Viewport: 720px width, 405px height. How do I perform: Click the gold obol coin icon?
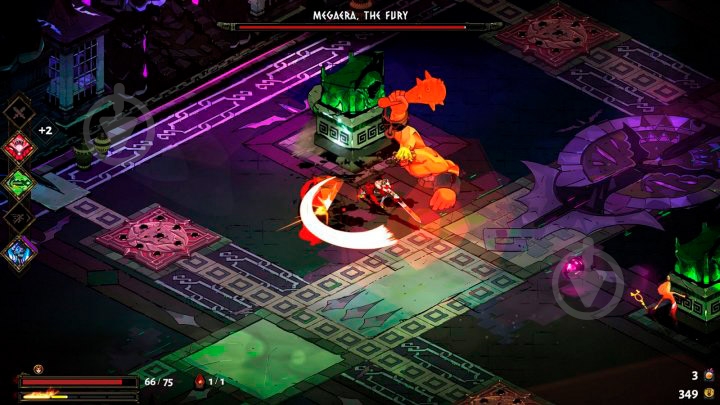(x=708, y=393)
